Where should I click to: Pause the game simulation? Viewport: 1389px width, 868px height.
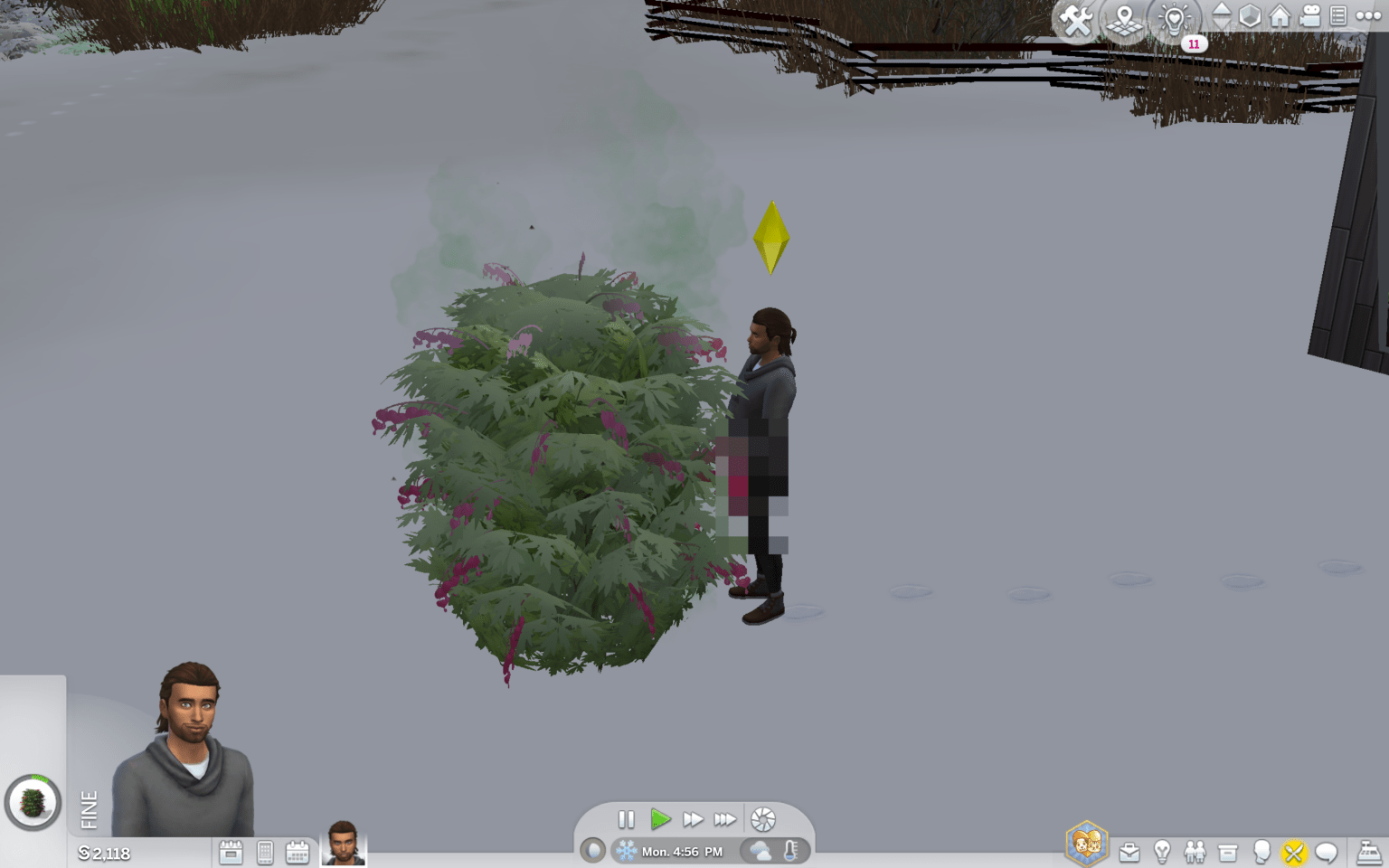click(x=627, y=819)
